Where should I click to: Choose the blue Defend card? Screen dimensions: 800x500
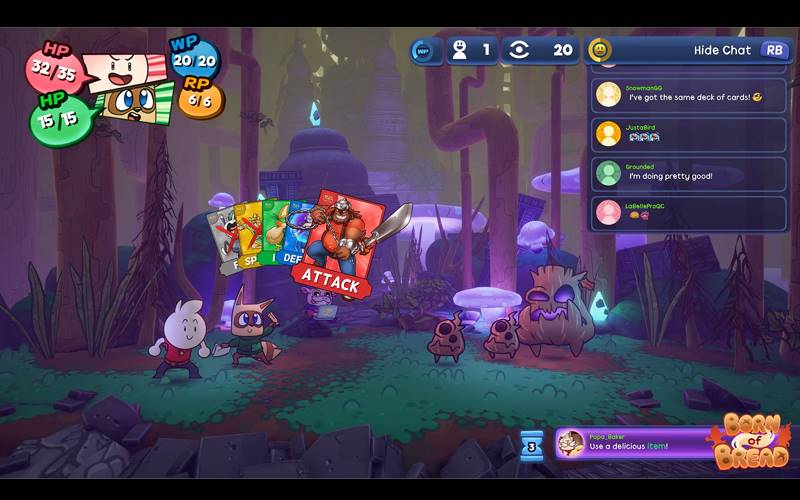(295, 240)
